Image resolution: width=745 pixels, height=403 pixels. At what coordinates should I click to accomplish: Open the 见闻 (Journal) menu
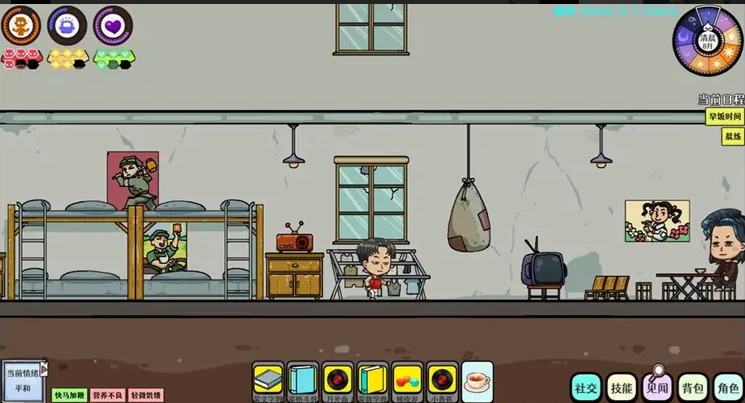pyautogui.click(x=657, y=386)
